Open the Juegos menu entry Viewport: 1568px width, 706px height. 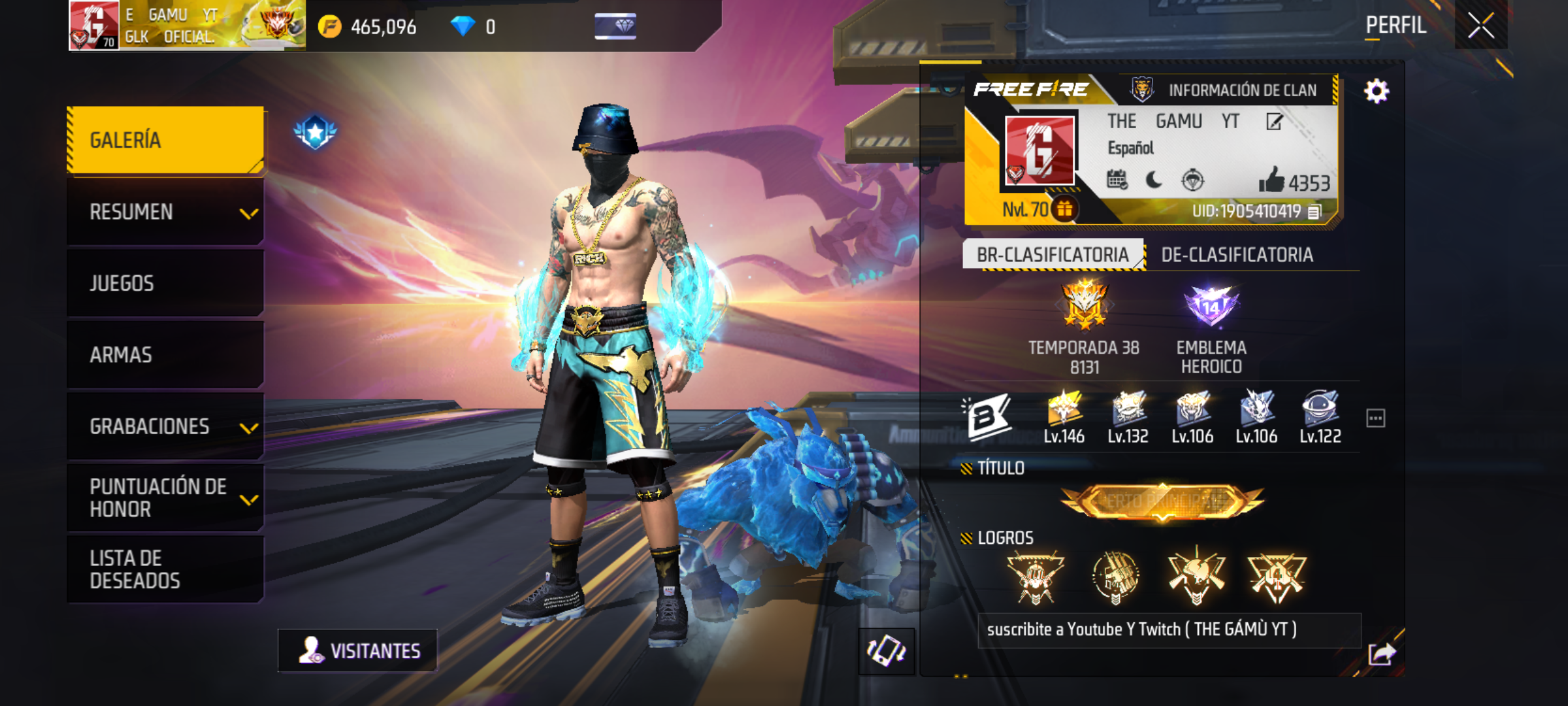tap(165, 283)
